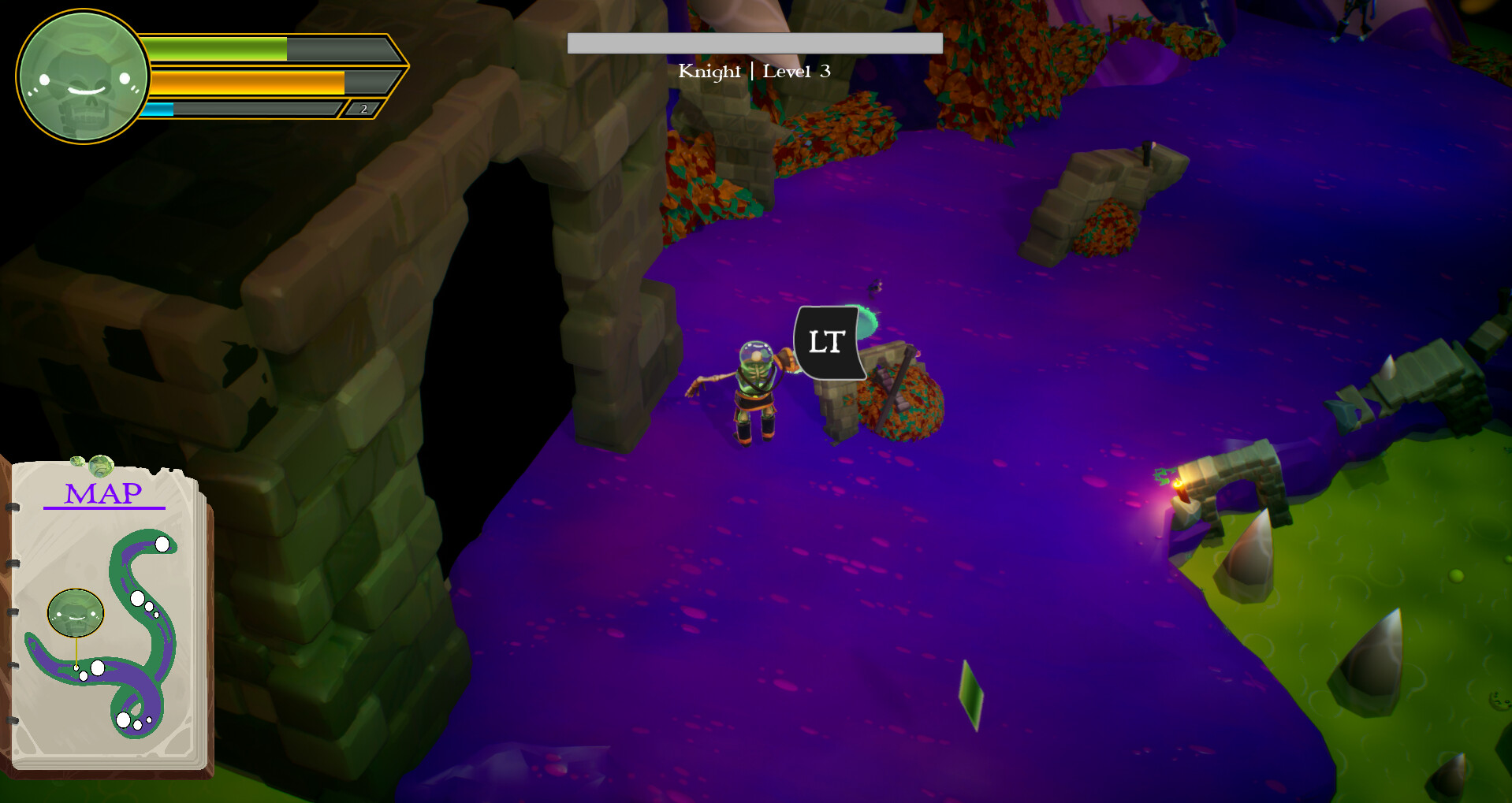Viewport: 1512px width, 803px height.
Task: Click the topmost white checkpoint dot on the map
Action: click(x=162, y=544)
